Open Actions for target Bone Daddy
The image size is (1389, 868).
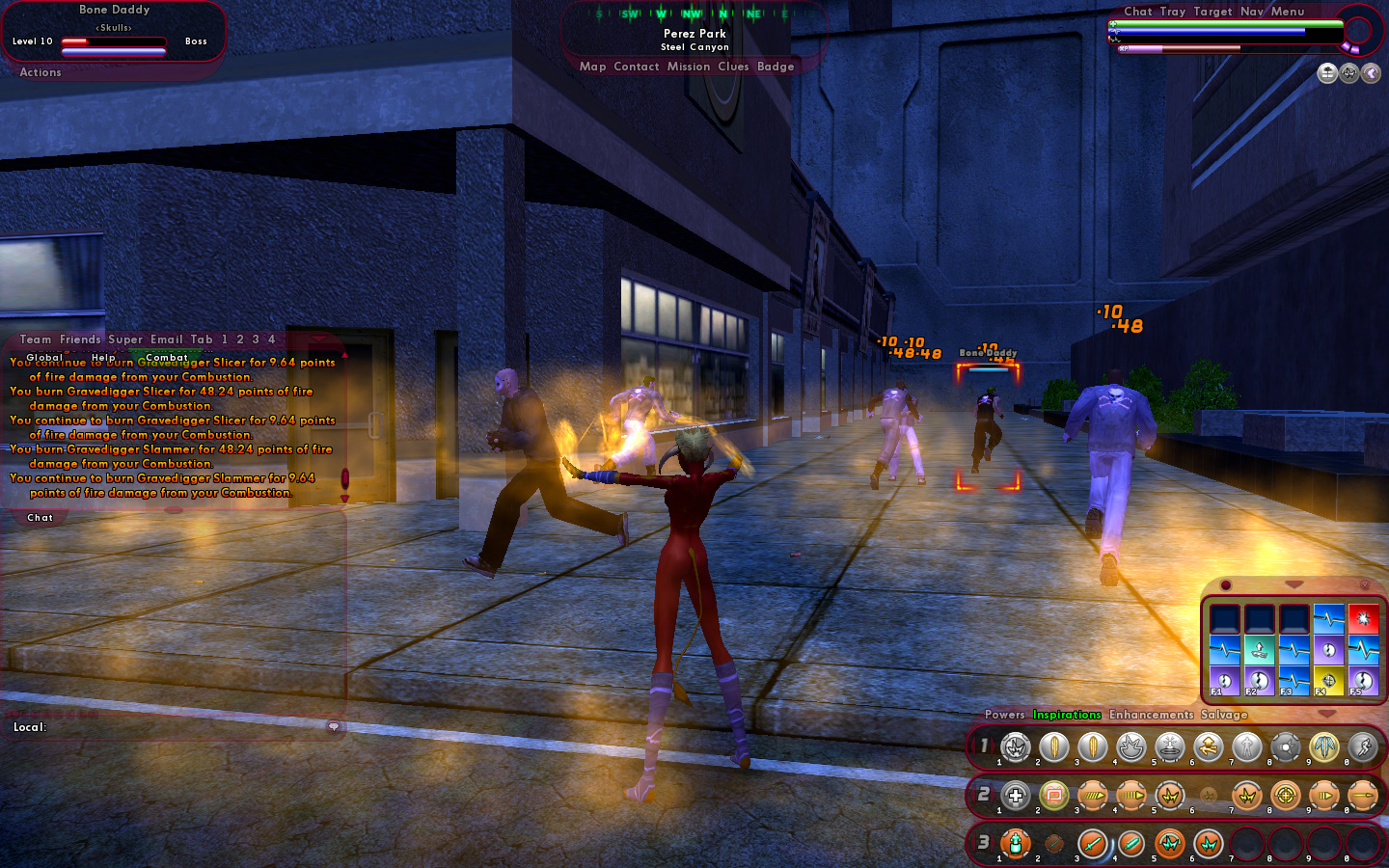[41, 72]
